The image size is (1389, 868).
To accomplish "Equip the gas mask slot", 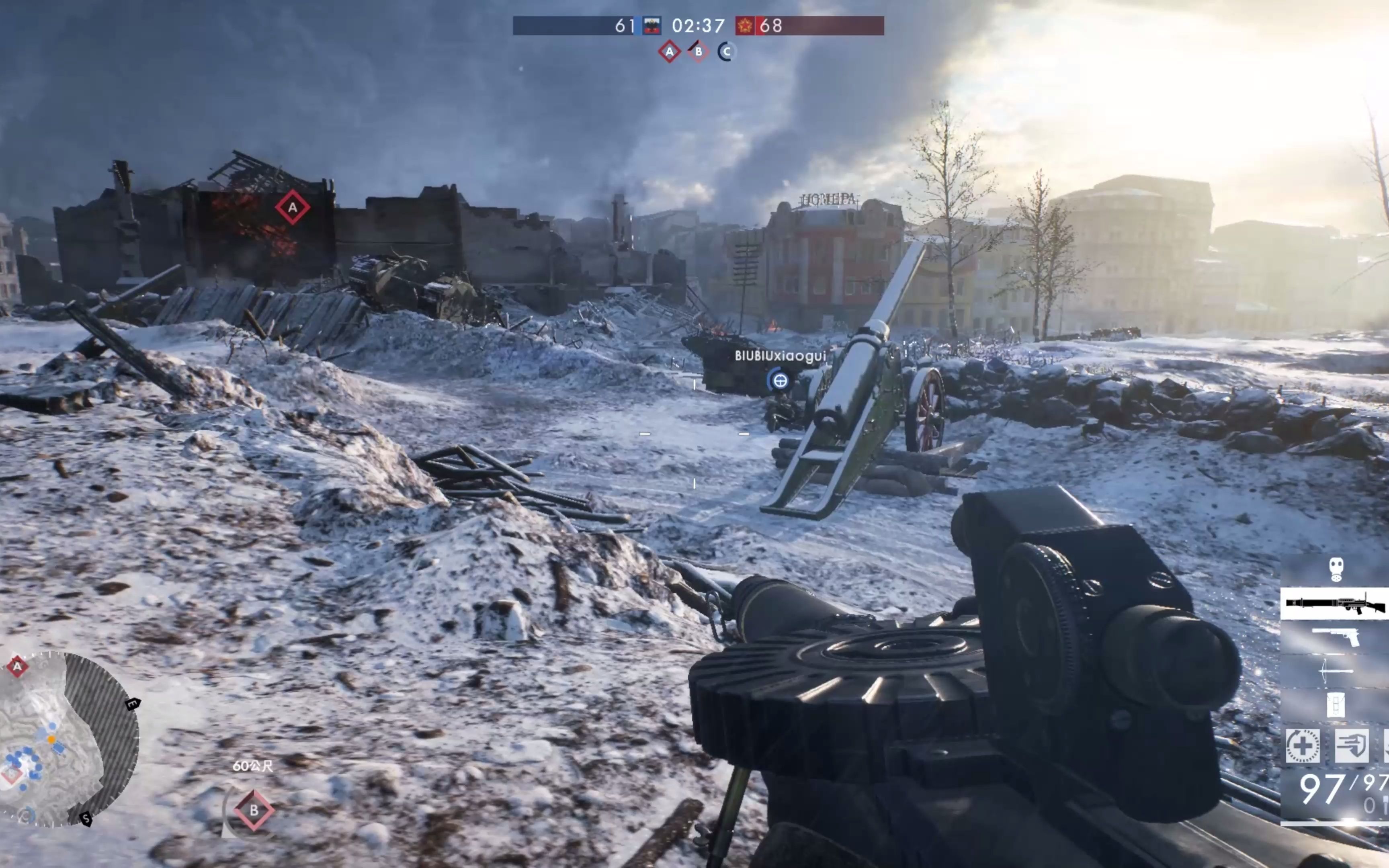I will click(1336, 569).
